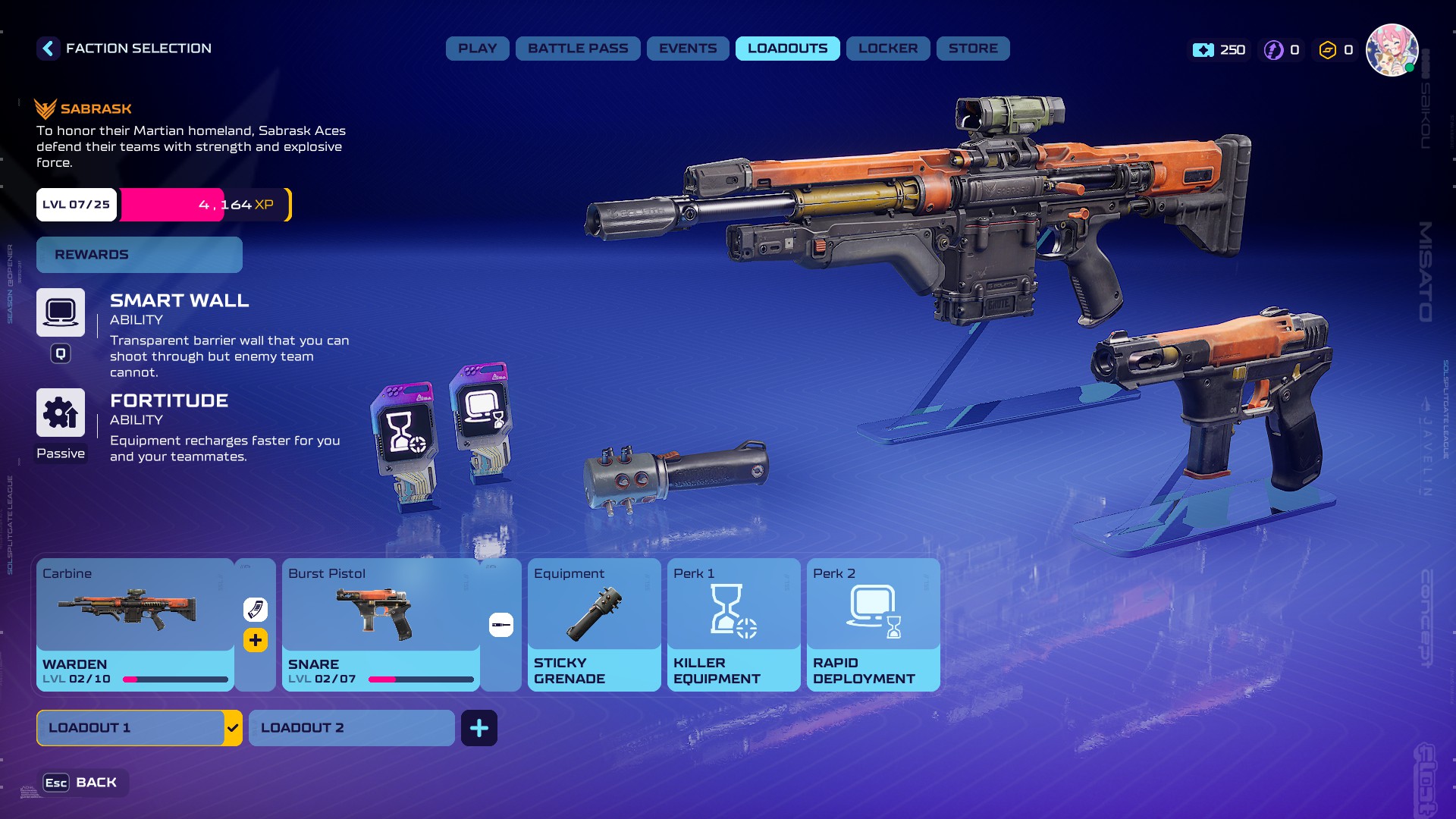Open the player profile avatar

tap(1392, 50)
